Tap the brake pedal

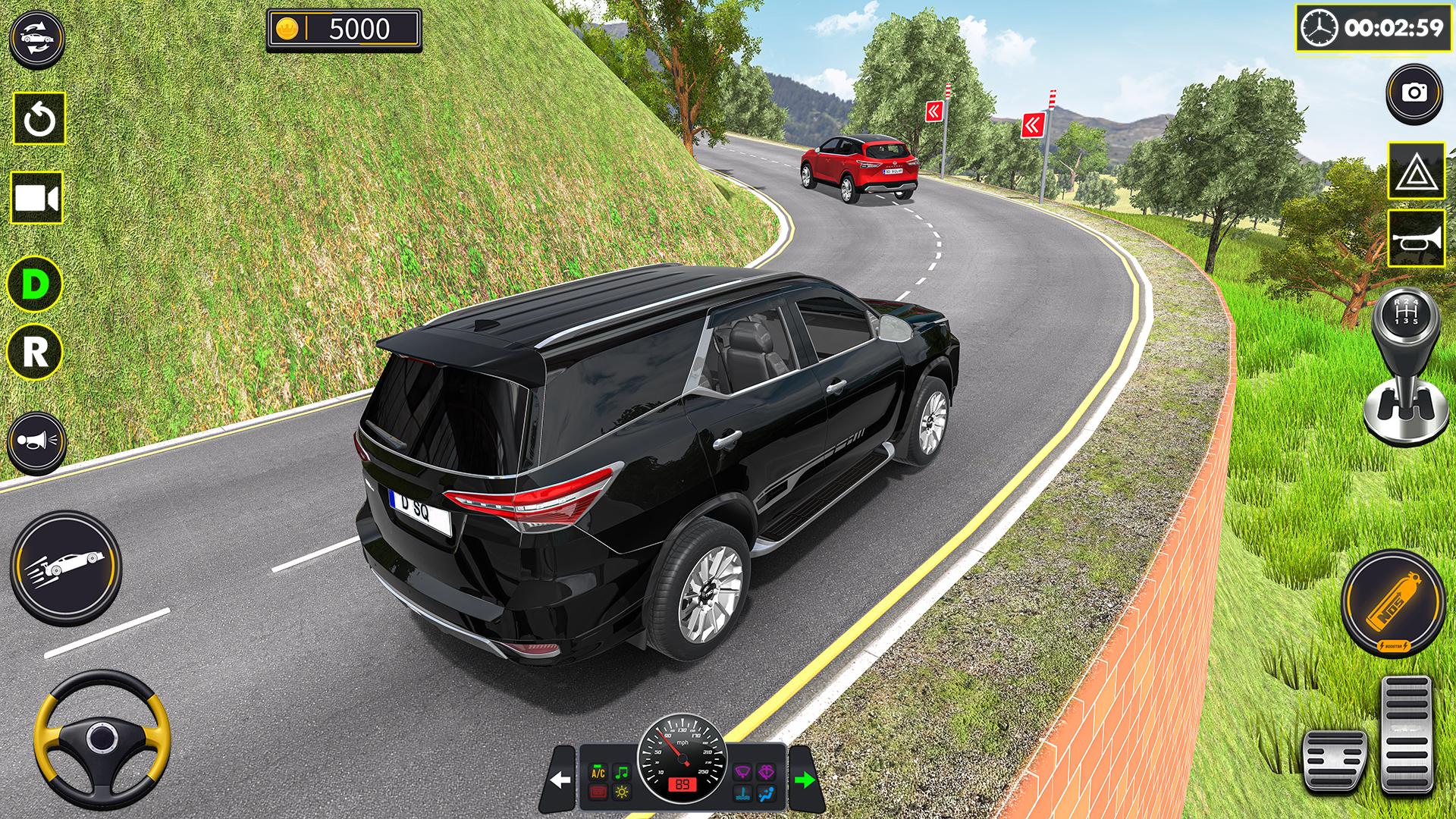pos(1335,762)
